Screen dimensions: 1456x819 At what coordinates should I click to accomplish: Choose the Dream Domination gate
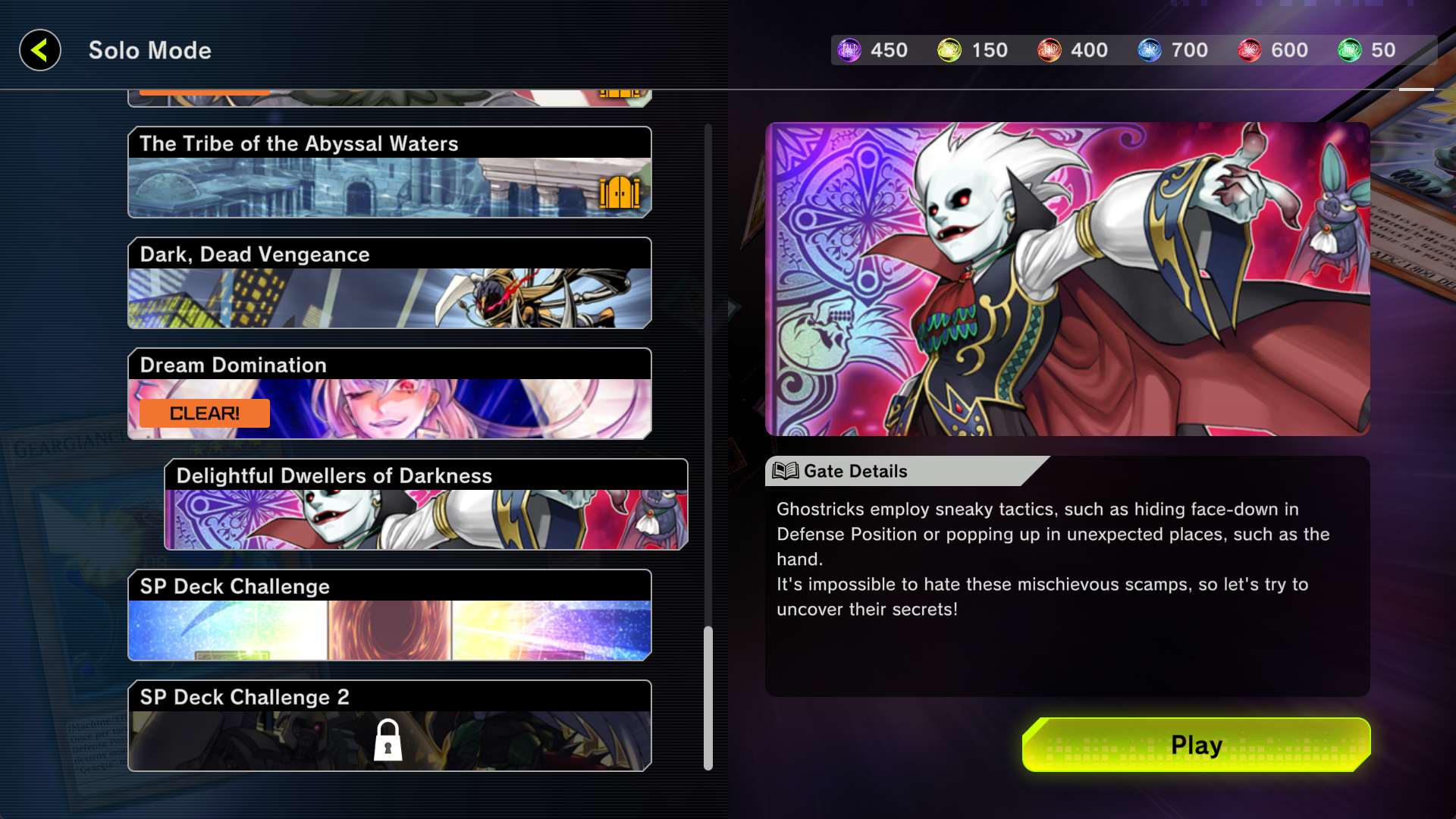click(389, 394)
